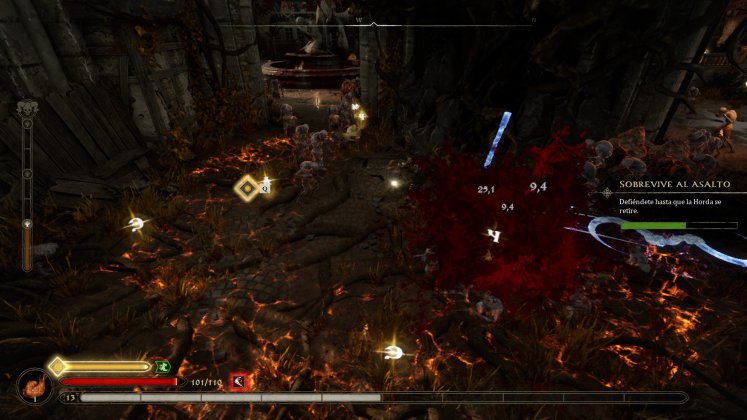Click the chicken character portrait
Image resolution: width=747 pixels, height=420 pixels.
tap(34, 387)
